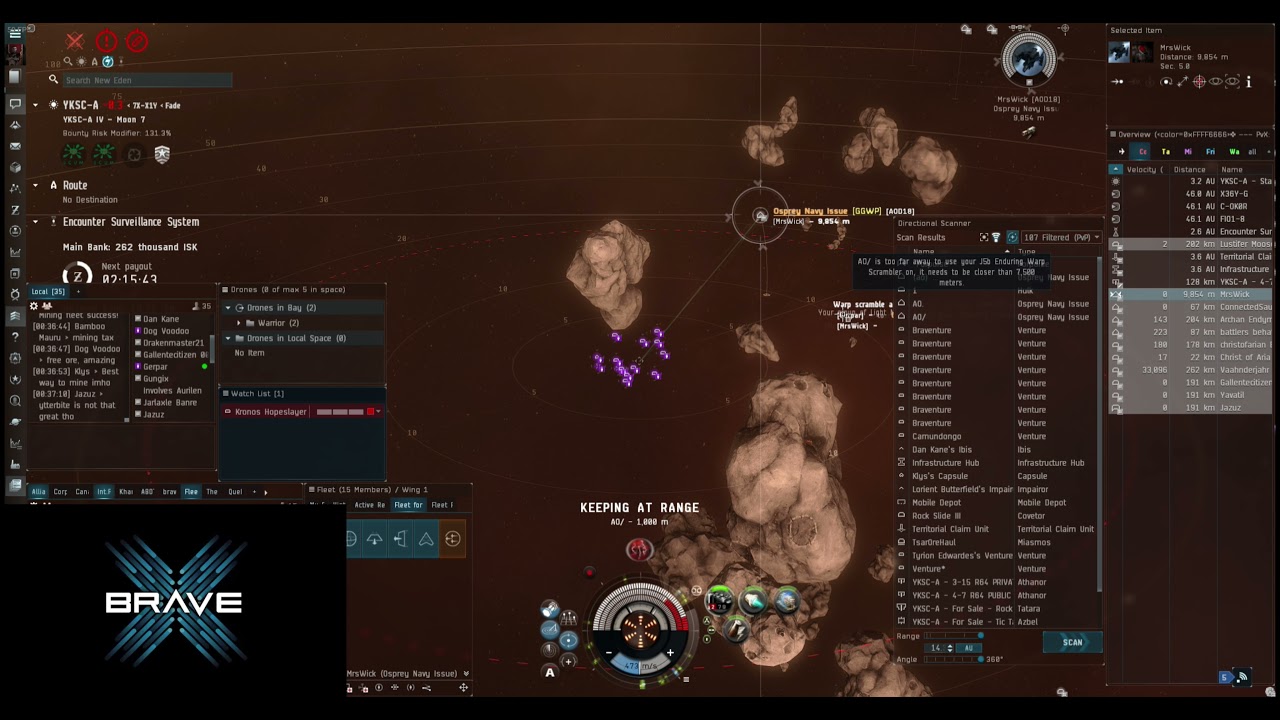Image resolution: width=1280 pixels, height=720 pixels.
Task: Select MrsWick row in the overview
Action: click(1235, 295)
